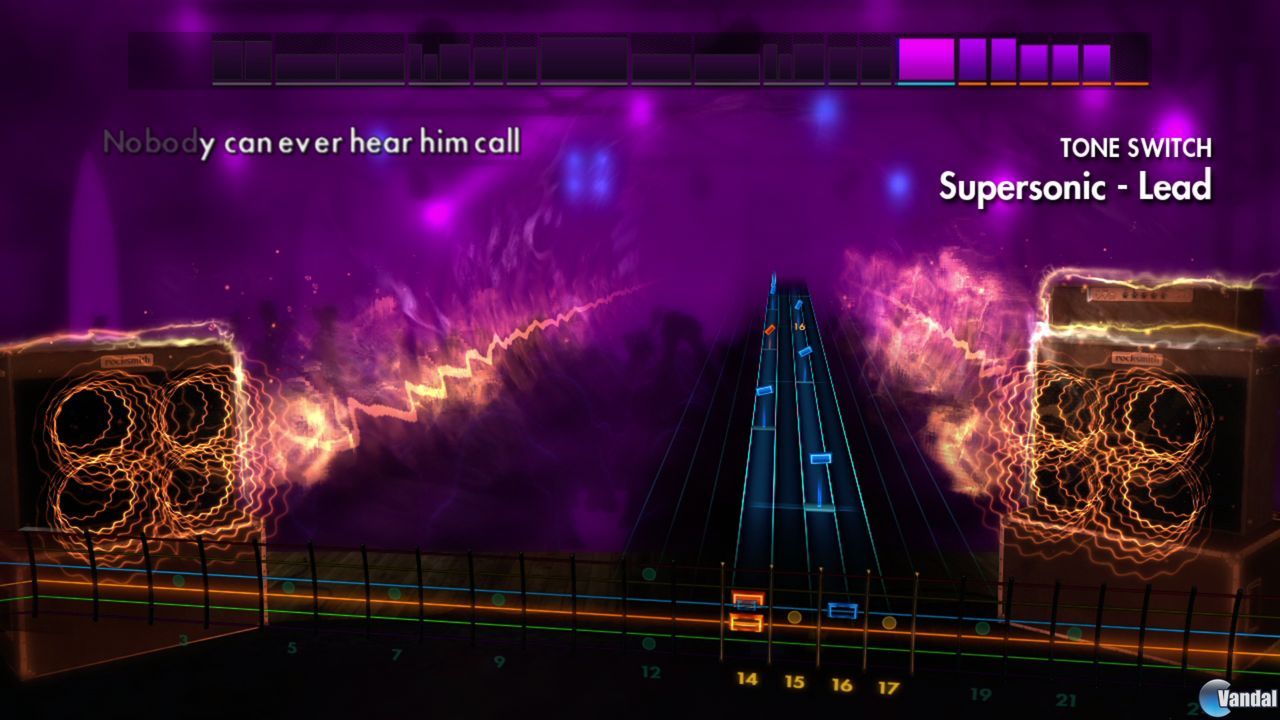Click the round fret marker dot near fret 19
The height and width of the screenshot is (720, 1280).
(985, 630)
